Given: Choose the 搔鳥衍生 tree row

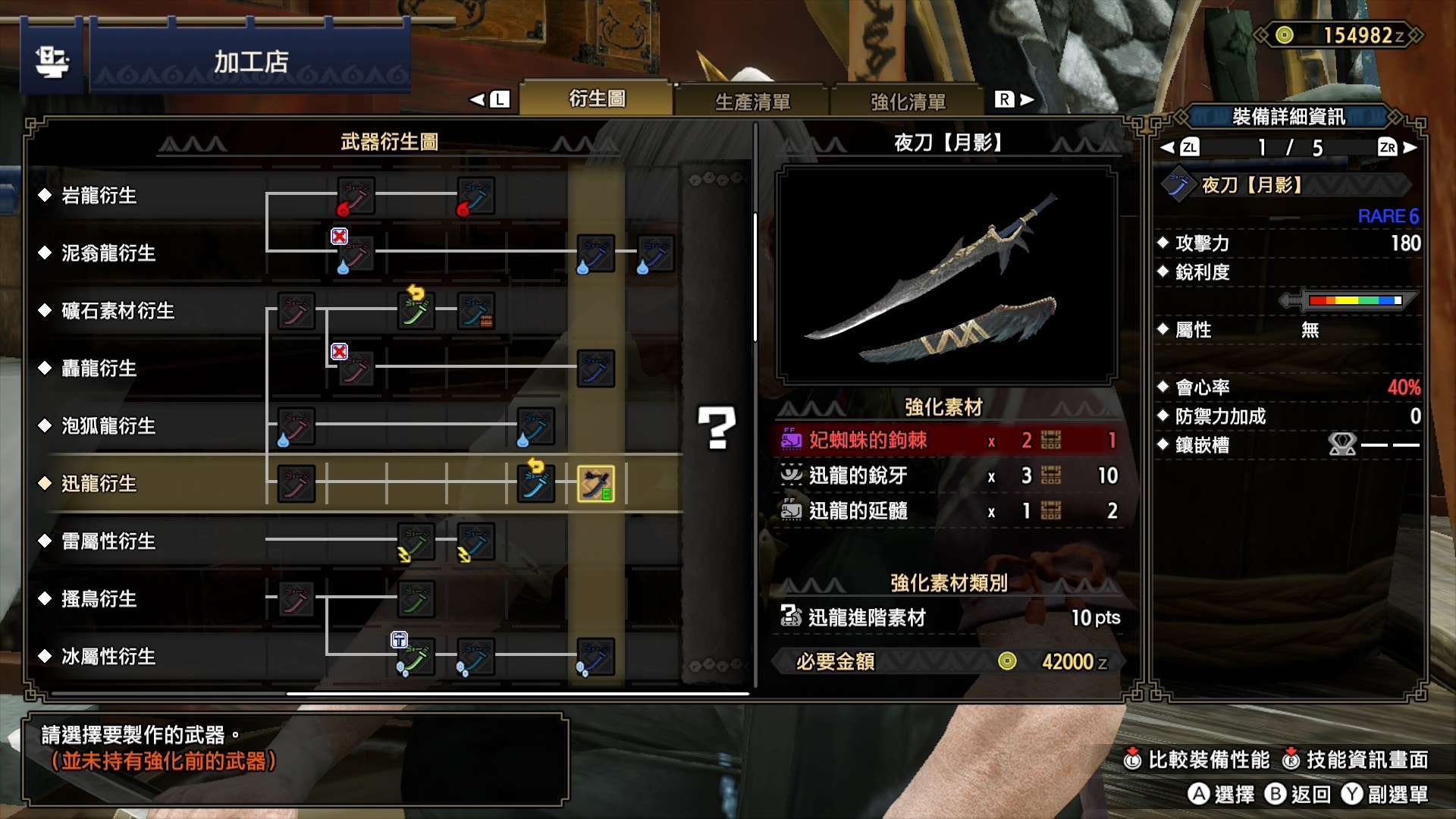Looking at the screenshot, I should click(99, 599).
